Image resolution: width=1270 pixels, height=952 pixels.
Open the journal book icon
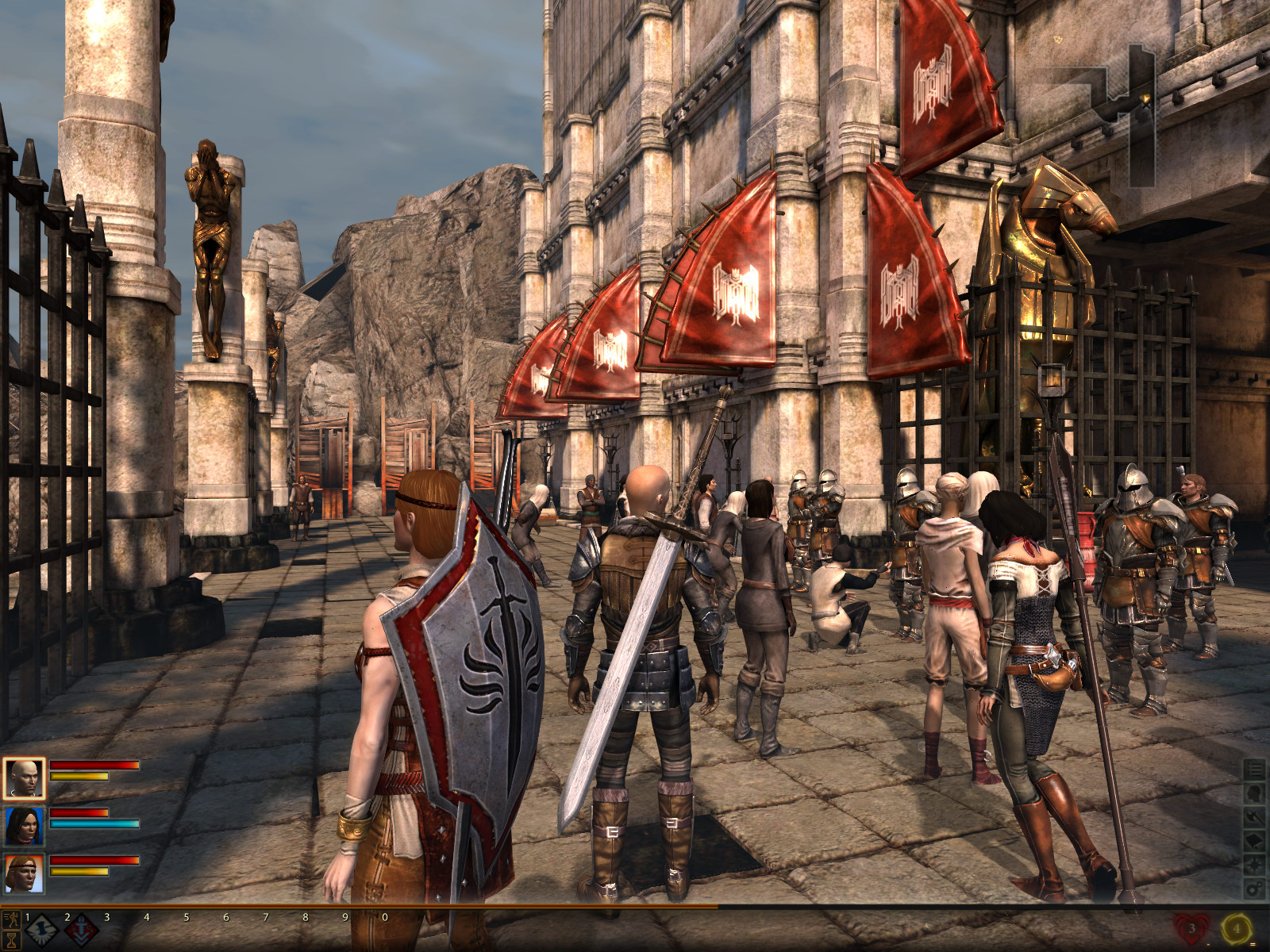tap(1254, 841)
